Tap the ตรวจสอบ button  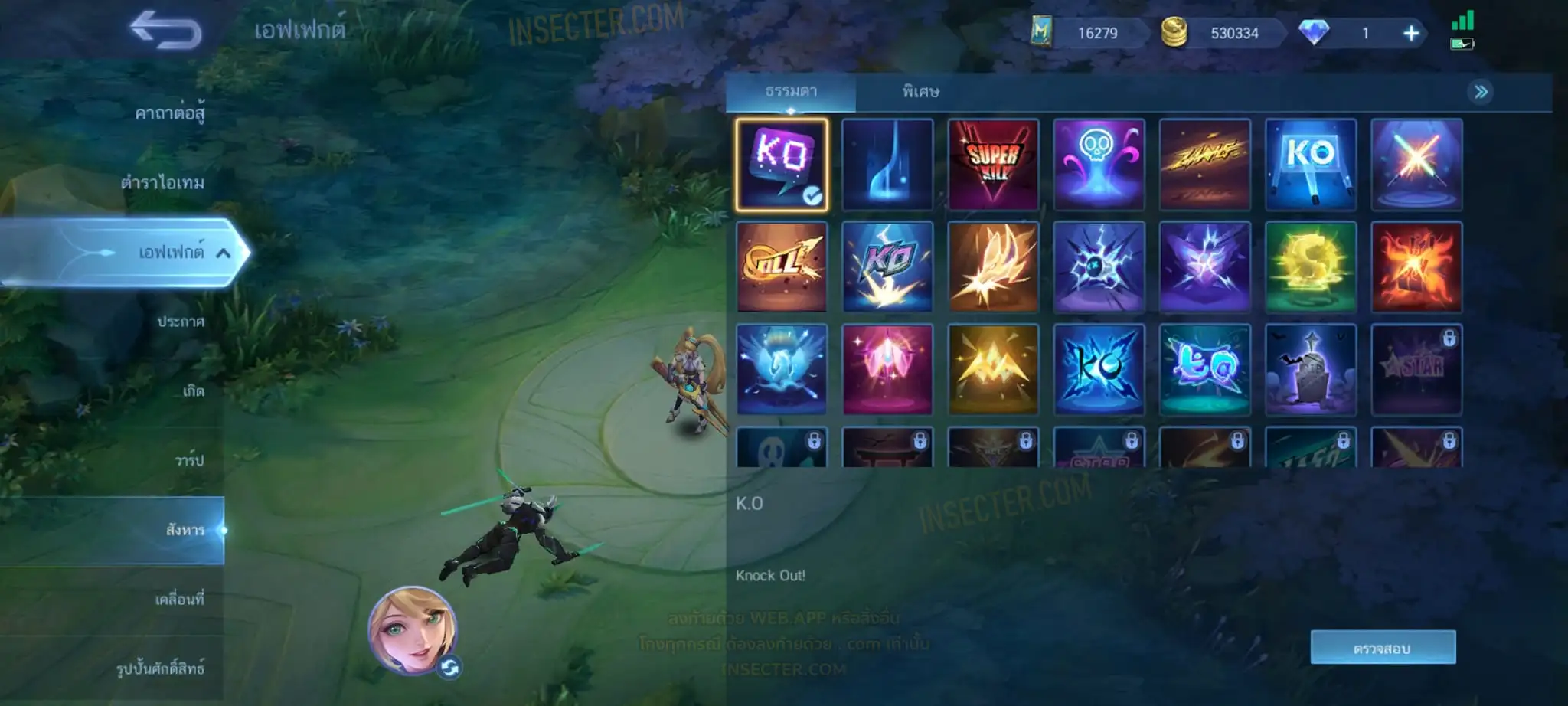click(x=1382, y=648)
